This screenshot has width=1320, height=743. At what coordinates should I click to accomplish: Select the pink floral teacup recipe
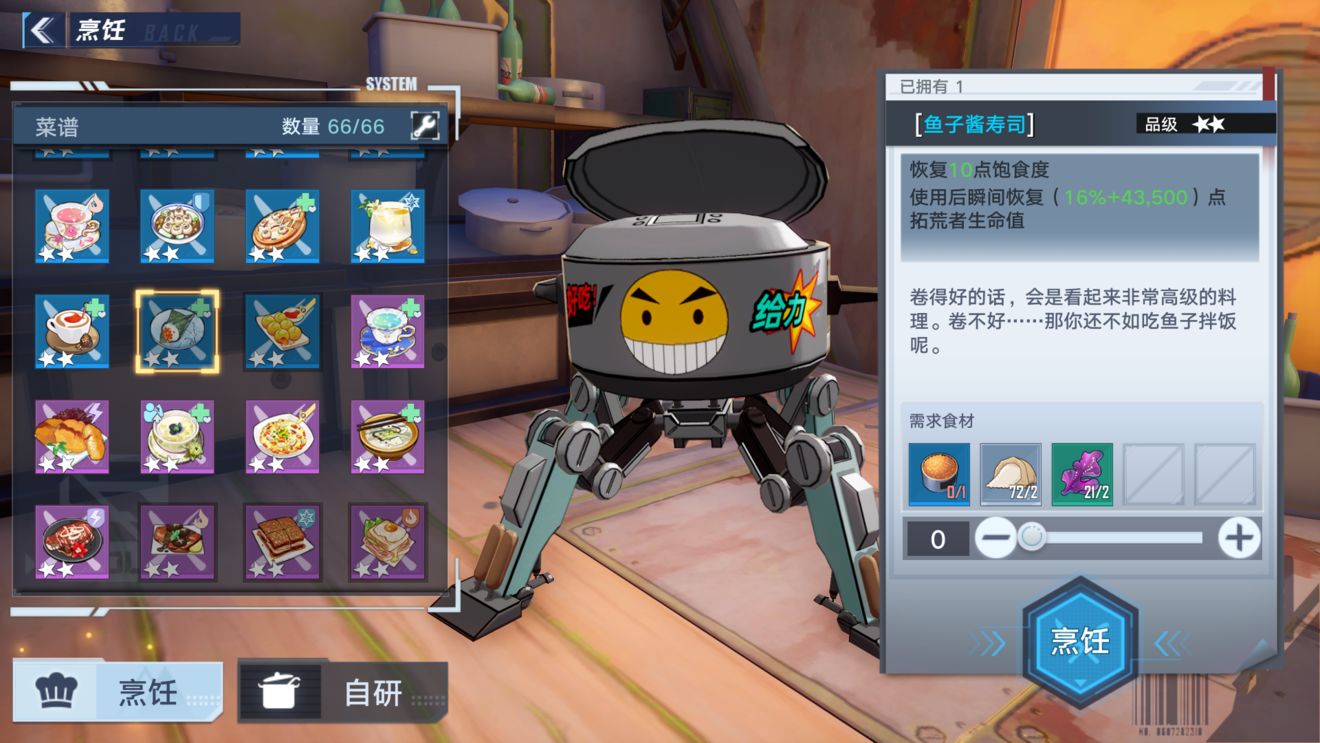72,226
